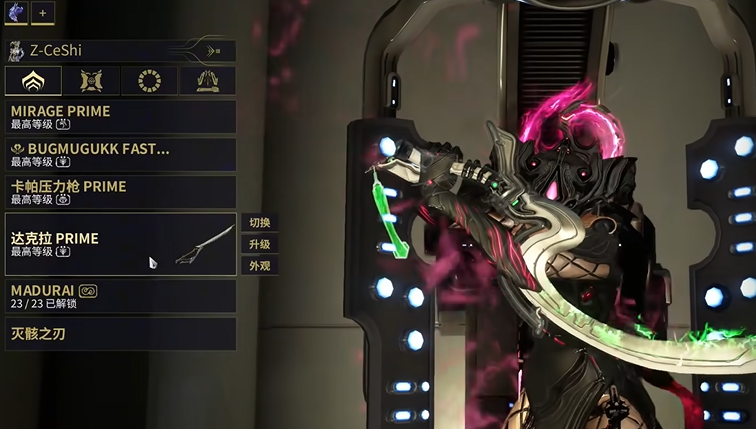The image size is (756, 429).
Task: Select the 灭骸之刃 row
Action: click(120, 333)
